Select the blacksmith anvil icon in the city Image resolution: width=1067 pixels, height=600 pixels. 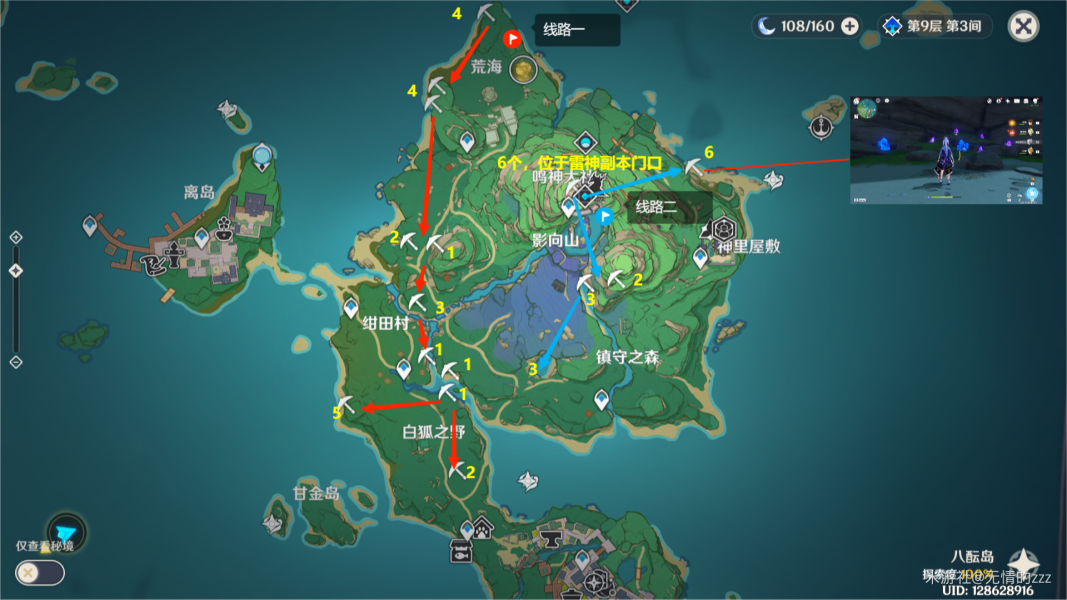[550, 540]
